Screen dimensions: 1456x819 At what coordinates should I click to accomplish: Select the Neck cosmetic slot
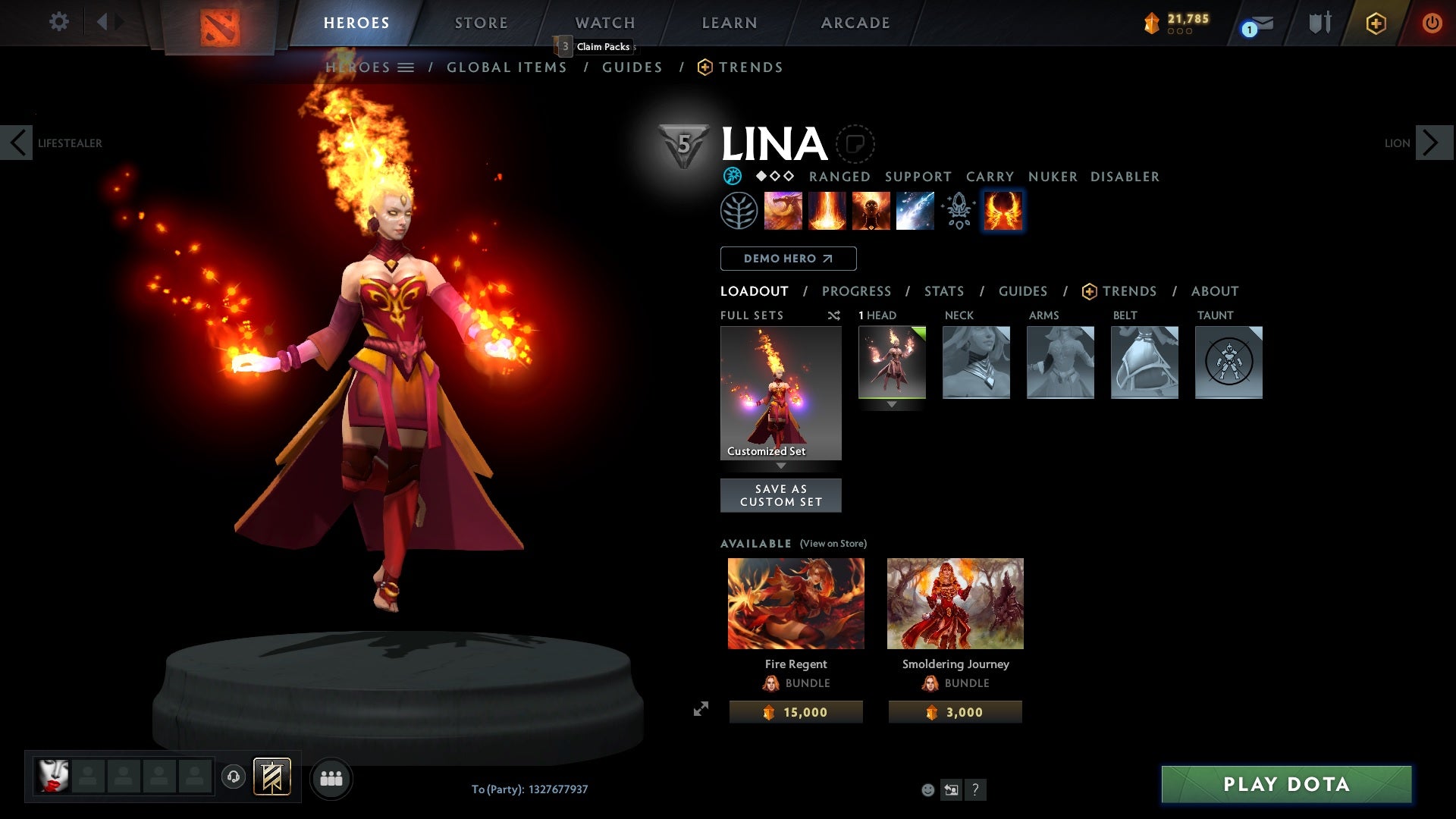tap(976, 362)
